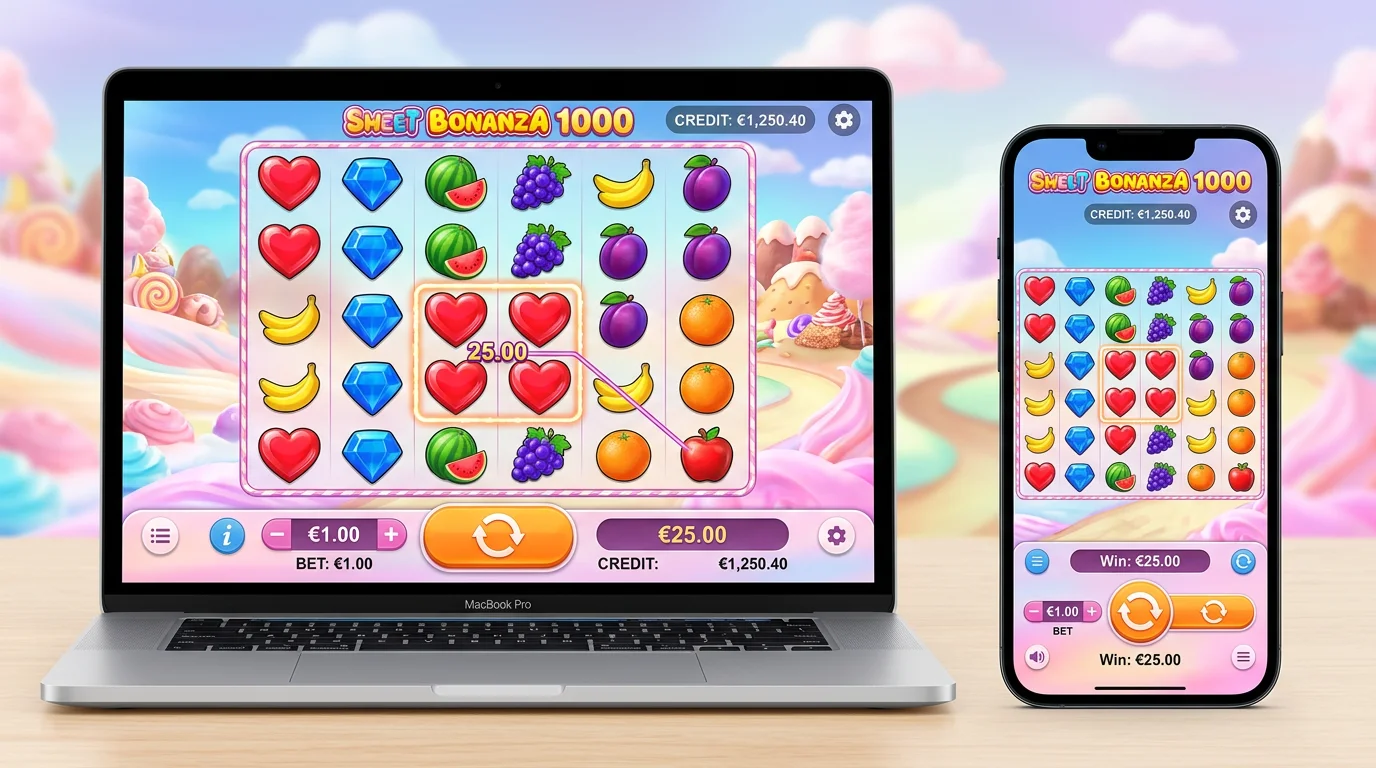Tap the Win: €25.00 pill on the phone

coord(1139,561)
